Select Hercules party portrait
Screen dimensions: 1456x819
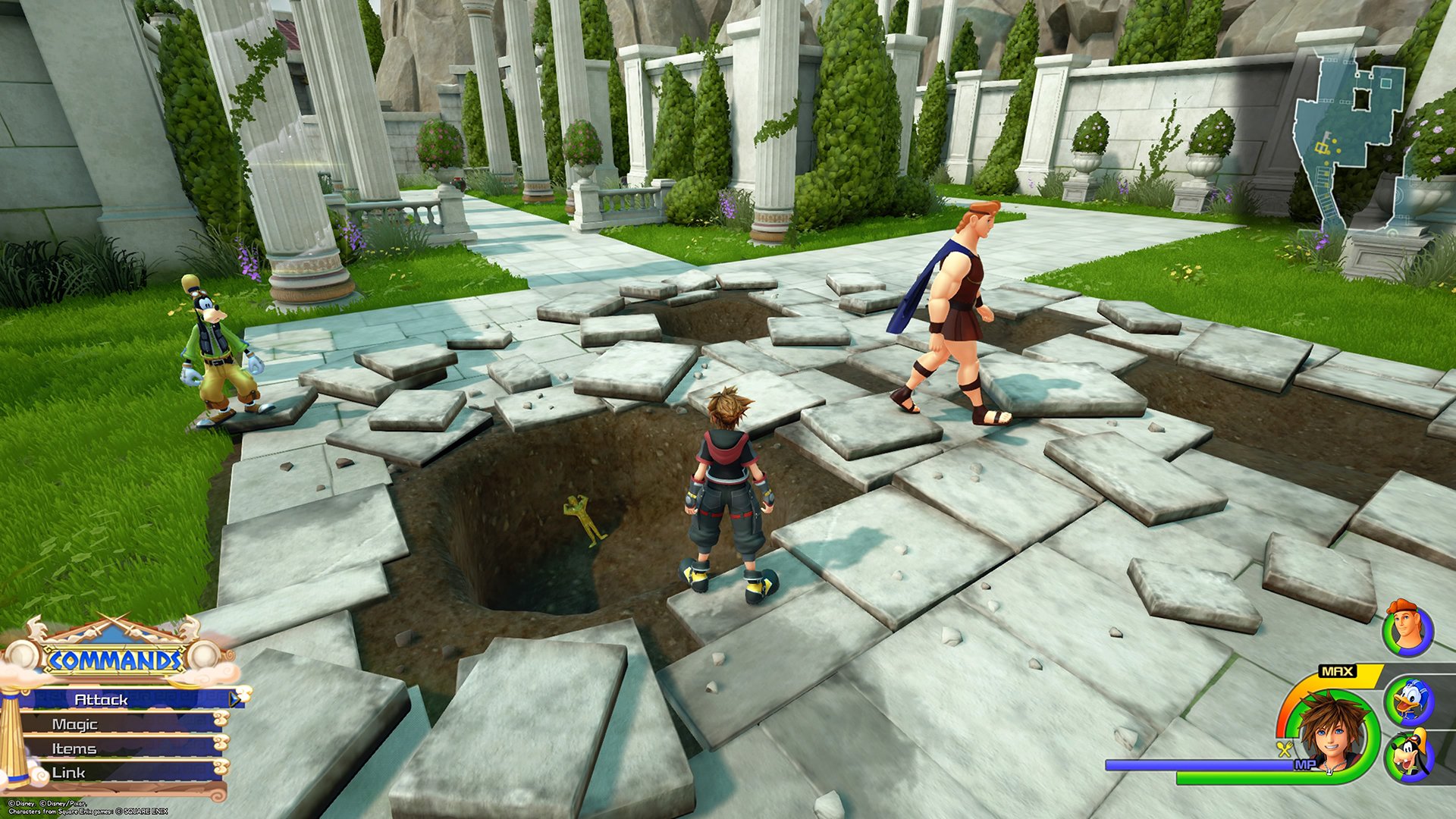click(x=1407, y=629)
